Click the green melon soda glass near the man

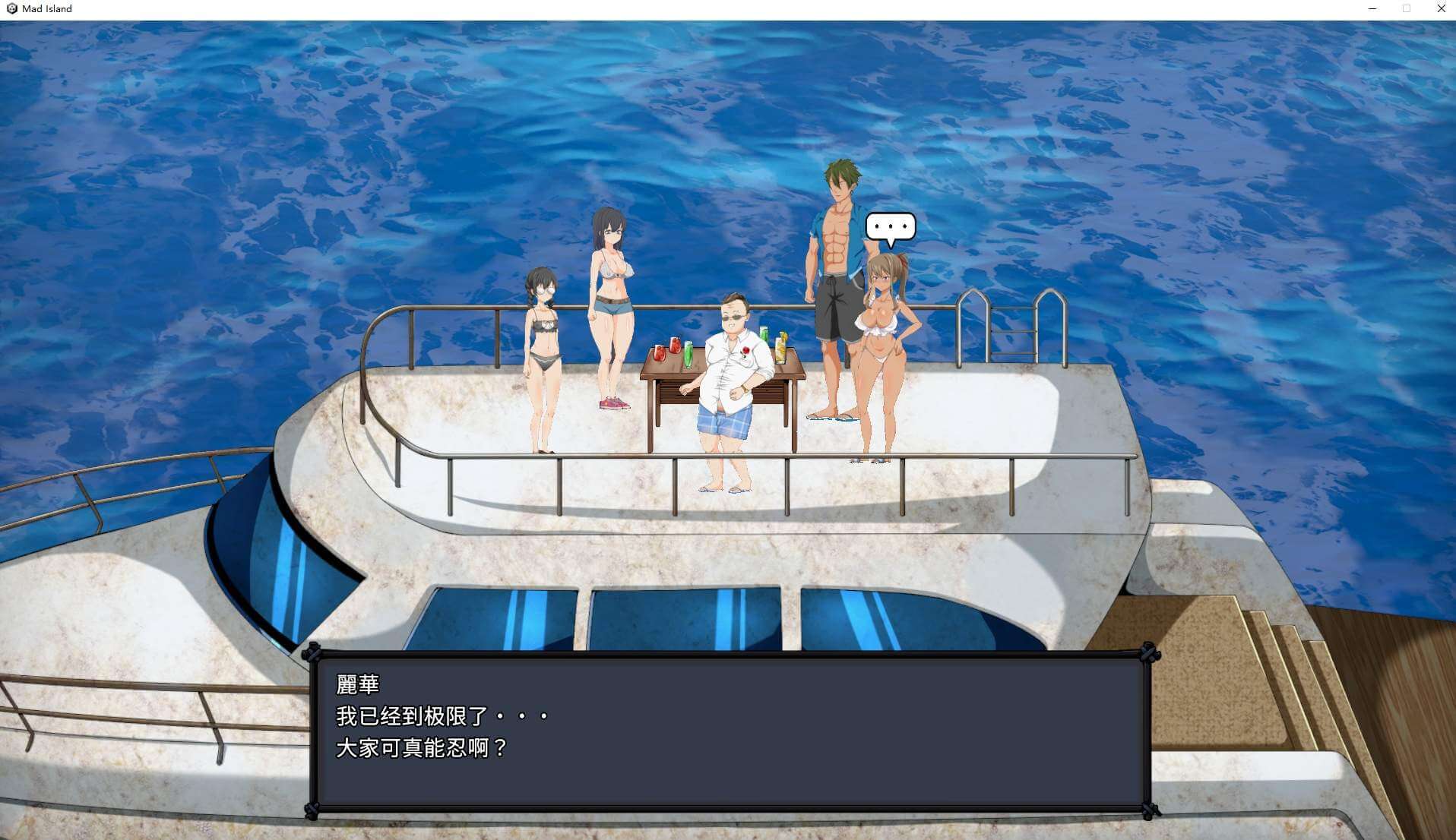tap(764, 334)
